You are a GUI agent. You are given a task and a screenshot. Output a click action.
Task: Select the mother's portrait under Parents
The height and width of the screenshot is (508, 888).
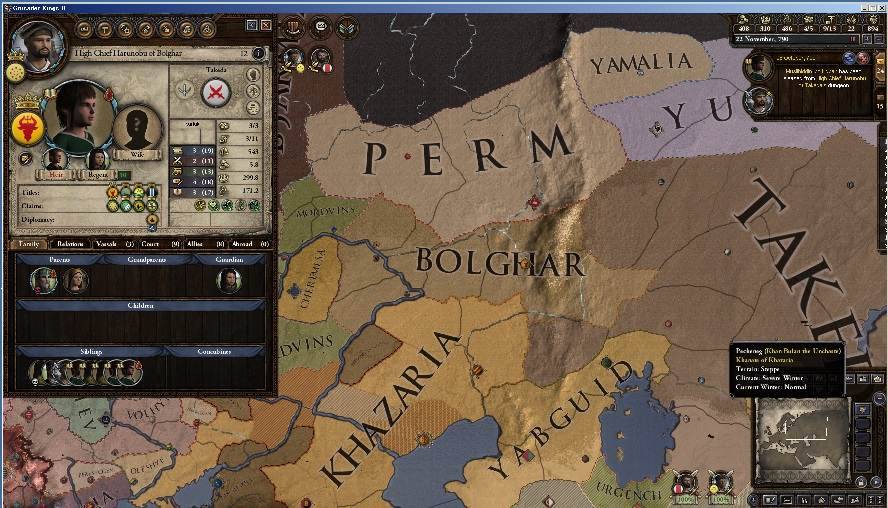click(x=75, y=280)
